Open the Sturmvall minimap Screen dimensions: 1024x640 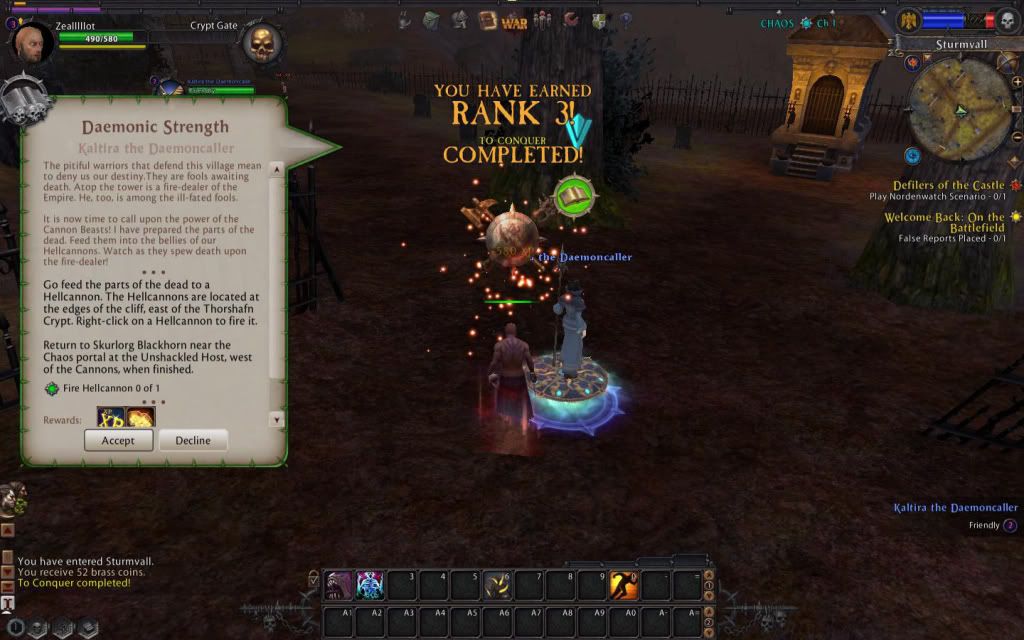pos(960,110)
